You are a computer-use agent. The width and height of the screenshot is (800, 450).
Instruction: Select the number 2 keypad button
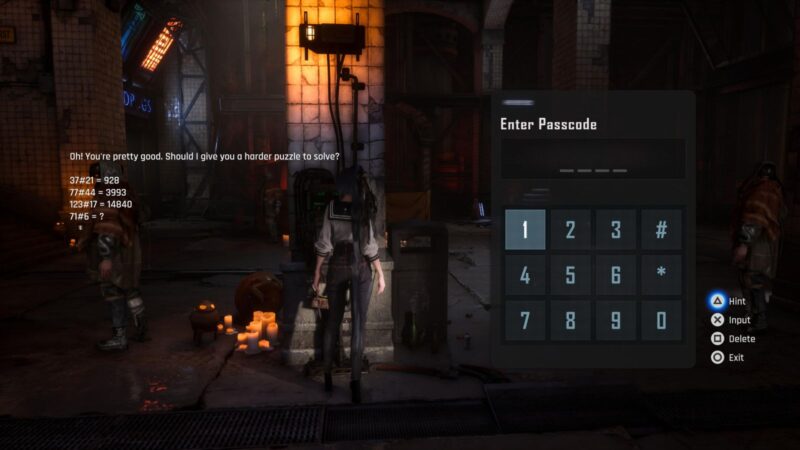[570, 229]
